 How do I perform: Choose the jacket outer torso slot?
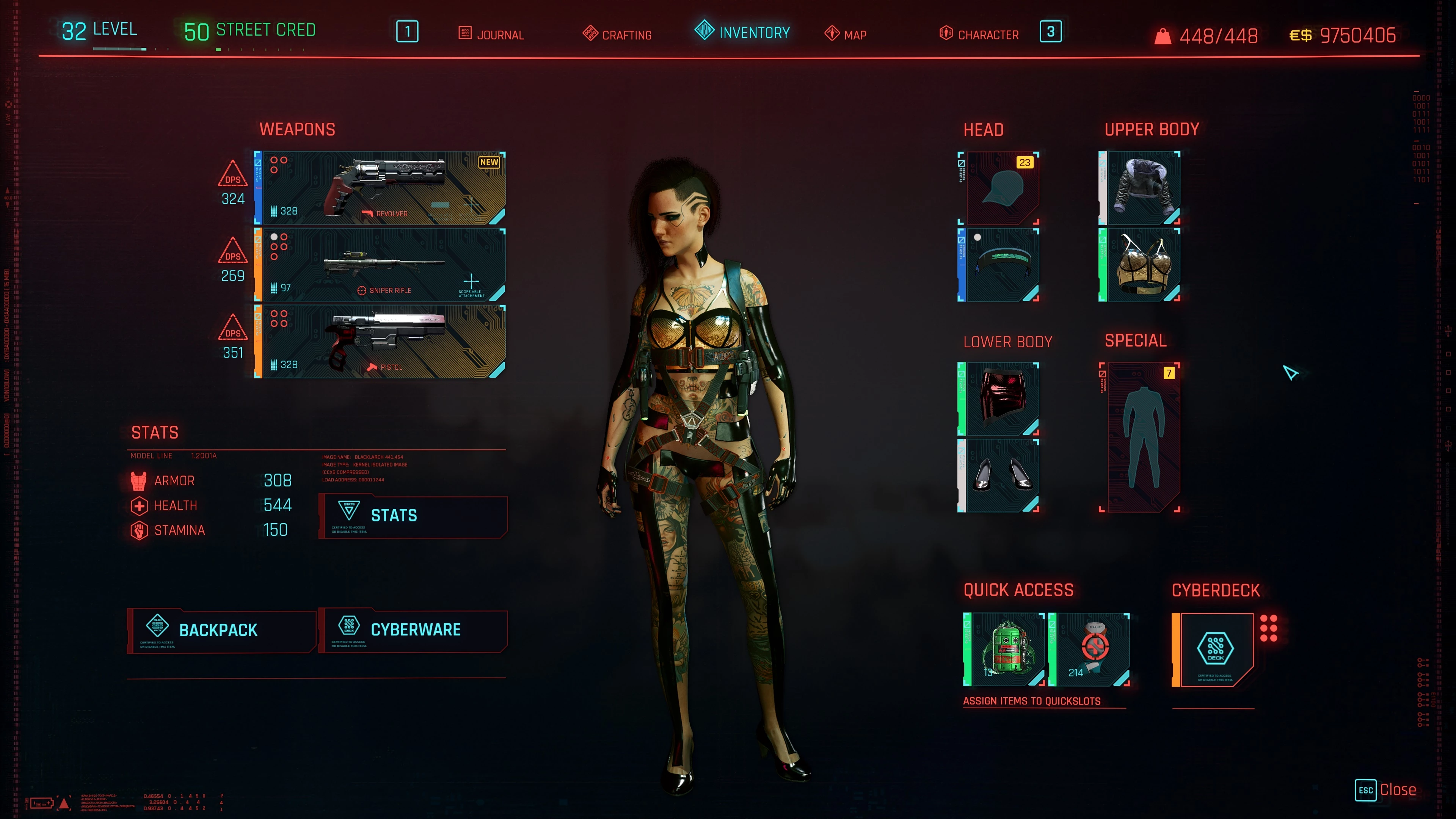[1139, 188]
